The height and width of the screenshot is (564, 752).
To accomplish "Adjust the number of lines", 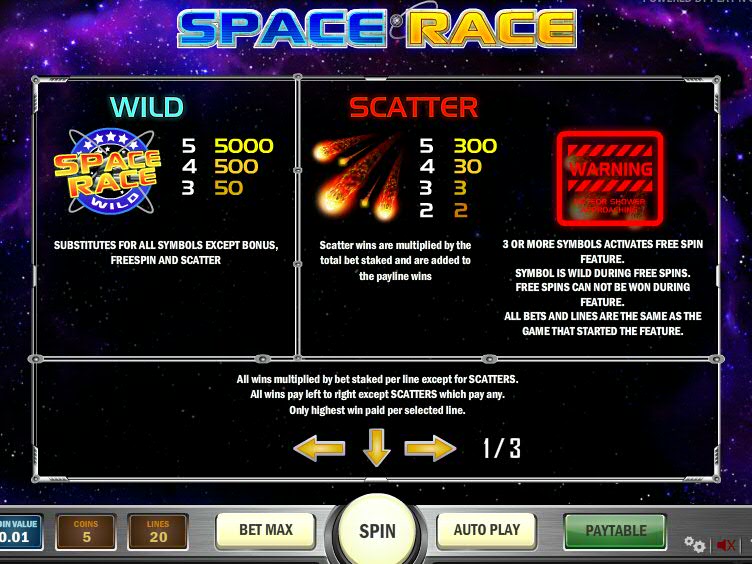I will tap(158, 532).
